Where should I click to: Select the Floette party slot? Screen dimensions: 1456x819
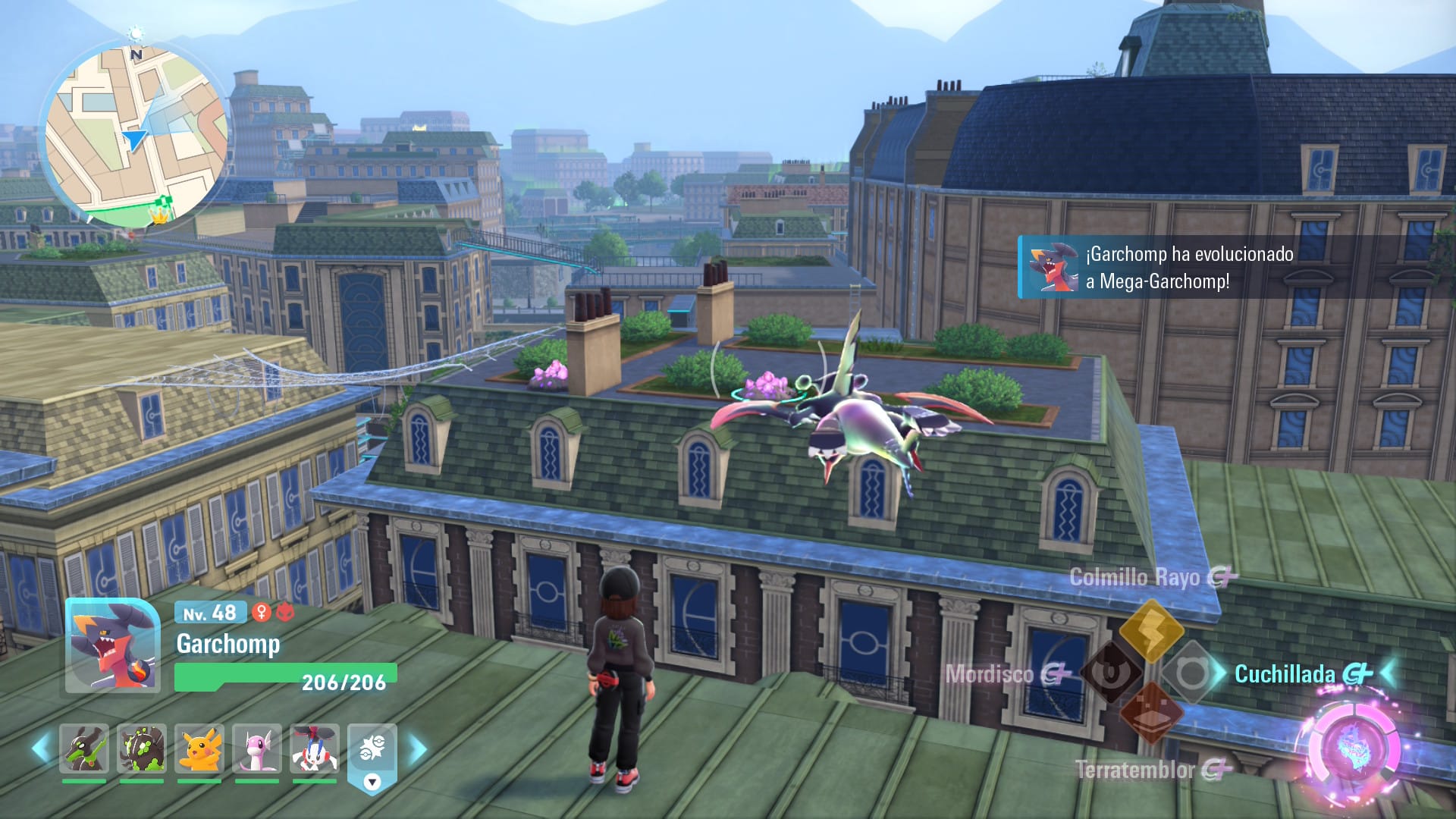tap(315, 748)
